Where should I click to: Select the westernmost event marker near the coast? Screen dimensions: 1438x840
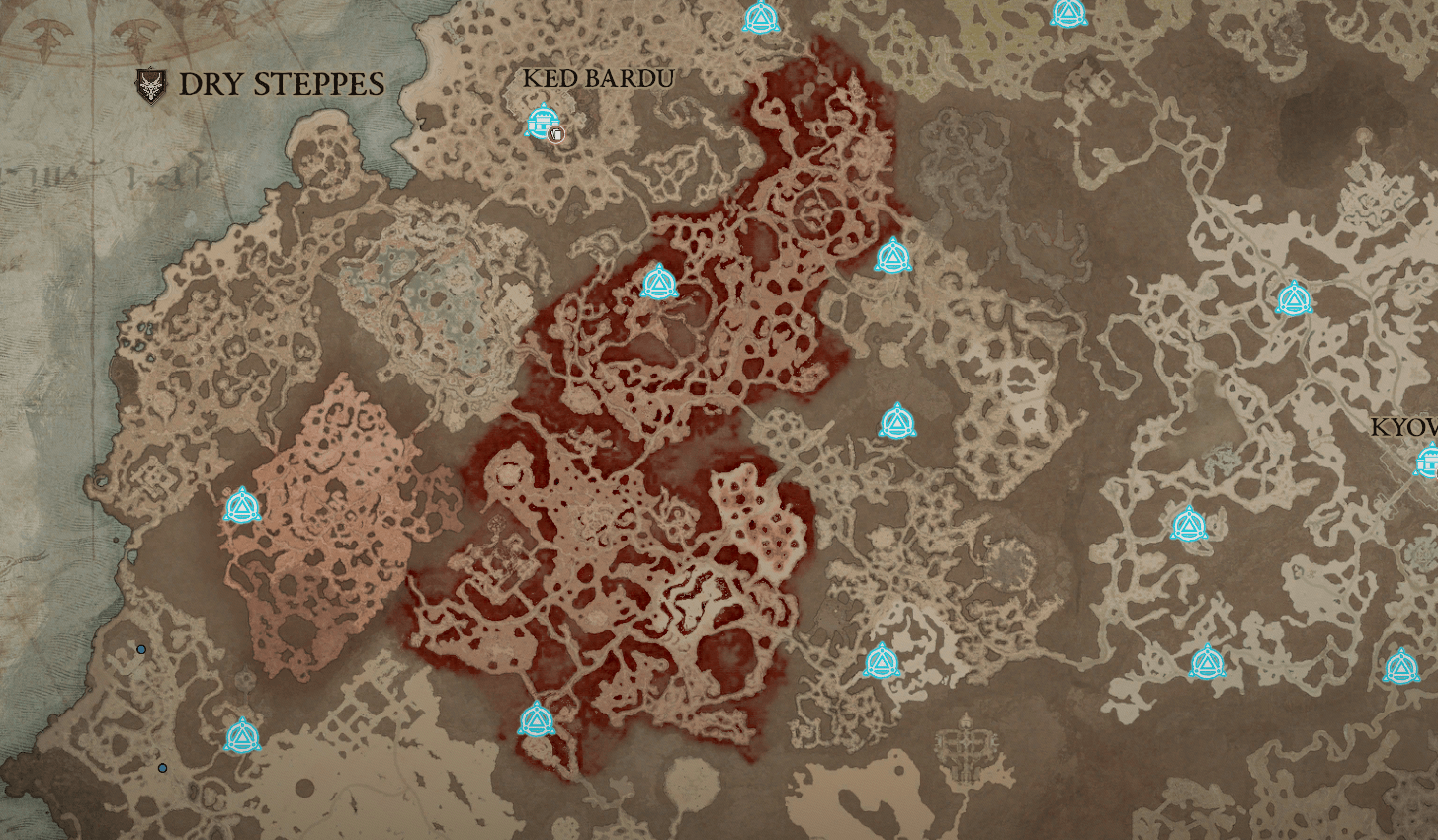[244, 507]
